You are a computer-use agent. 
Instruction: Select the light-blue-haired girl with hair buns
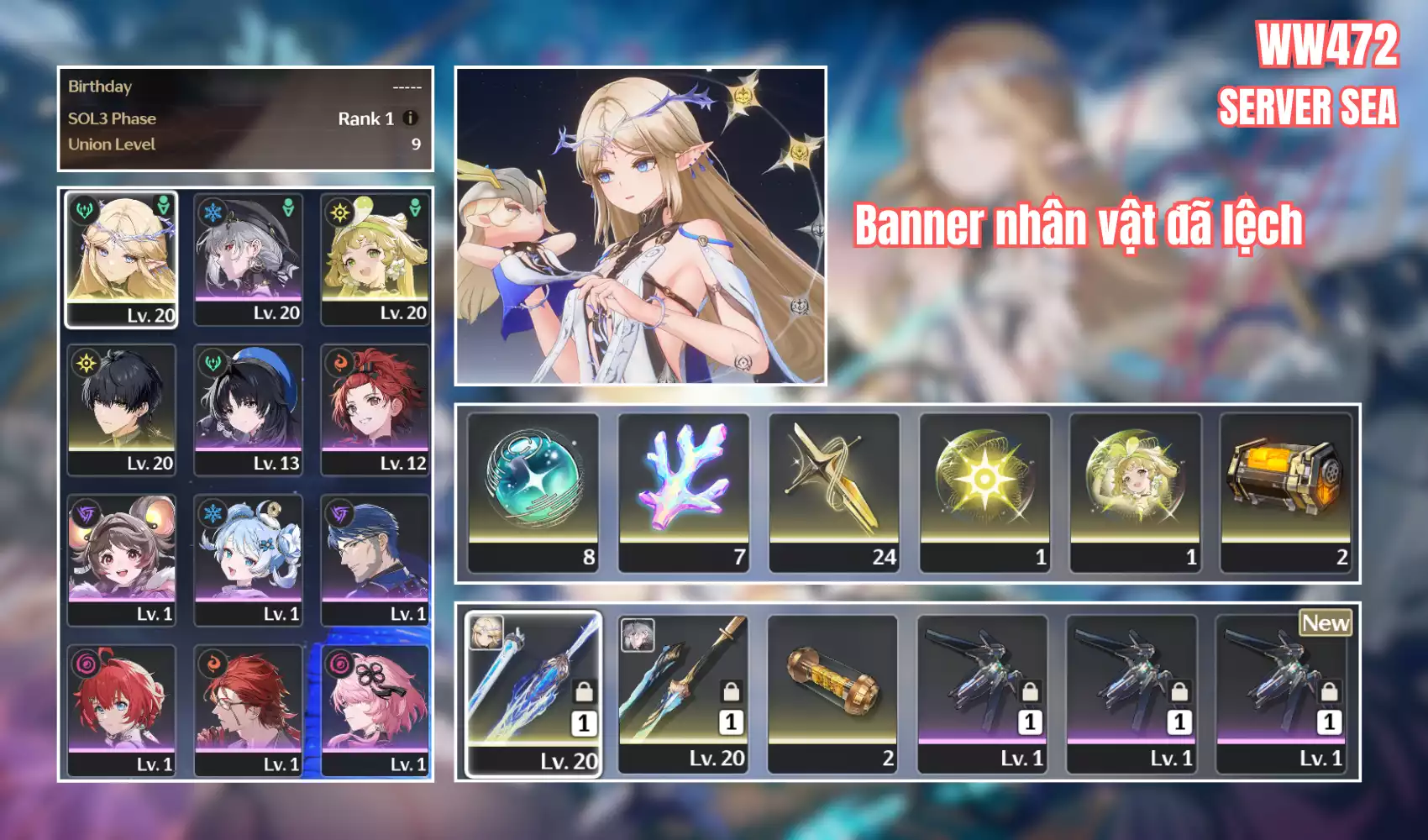248,559
